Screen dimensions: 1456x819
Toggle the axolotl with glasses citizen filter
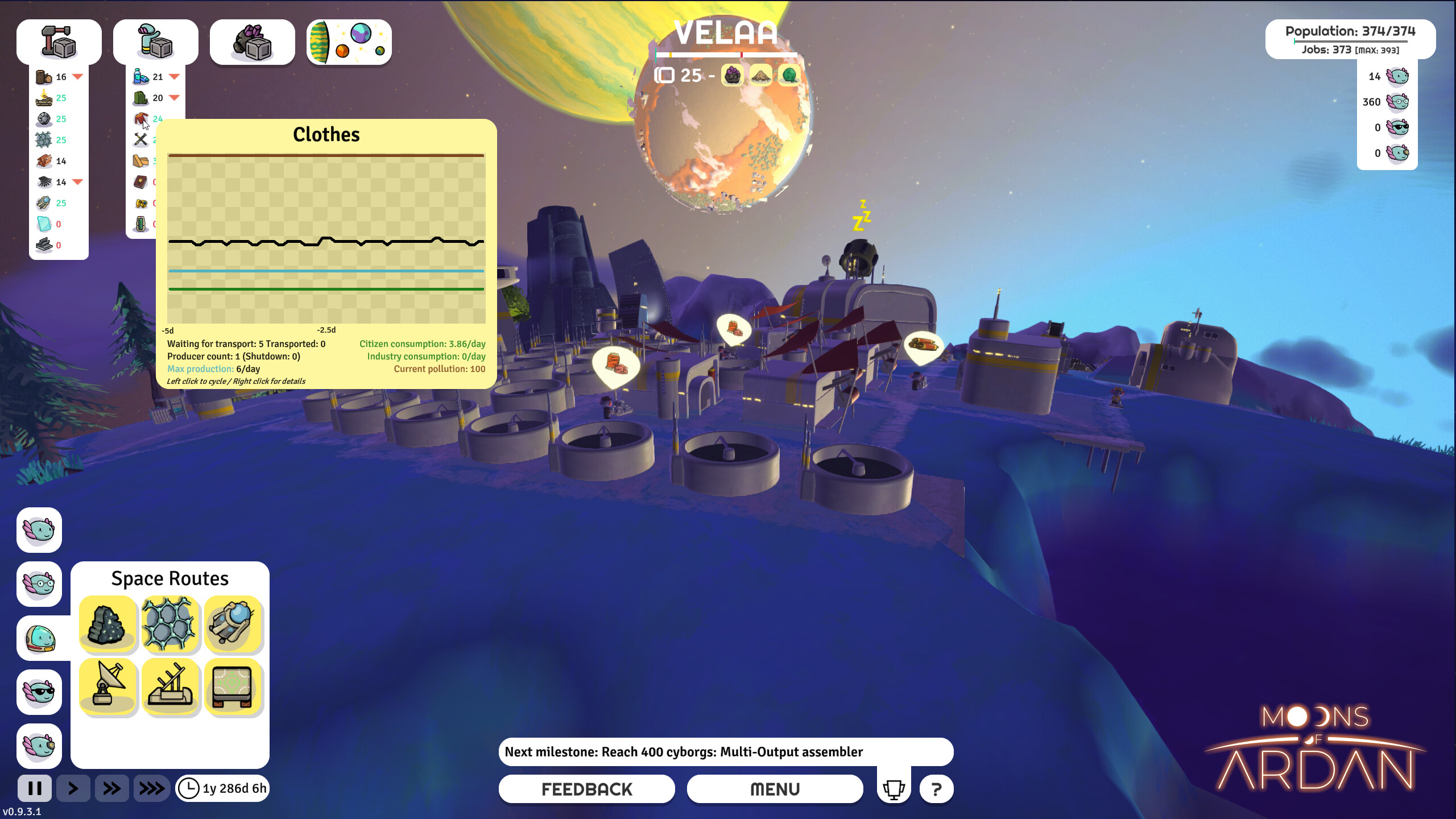point(39,584)
